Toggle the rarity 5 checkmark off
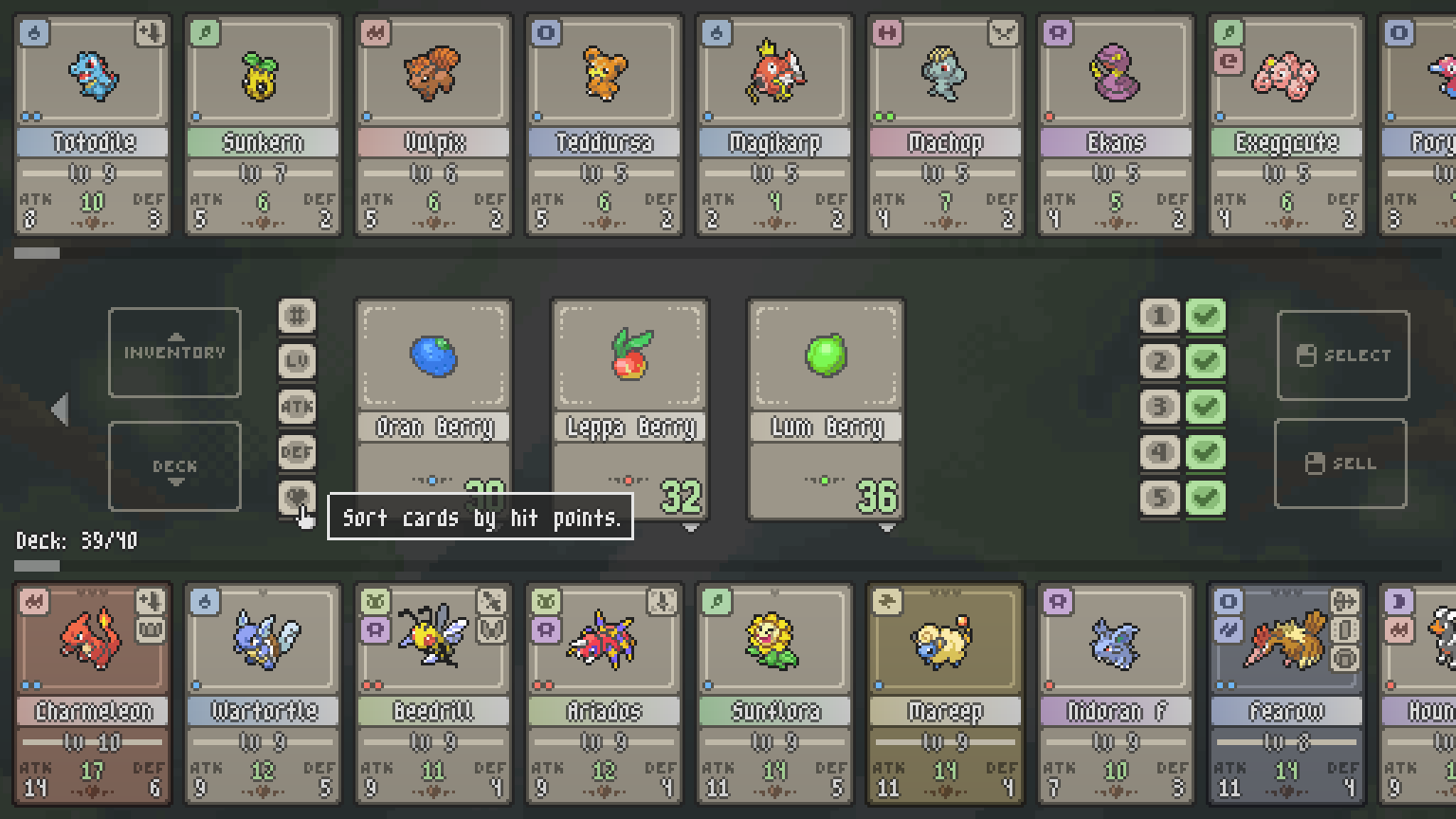 [x=1206, y=498]
